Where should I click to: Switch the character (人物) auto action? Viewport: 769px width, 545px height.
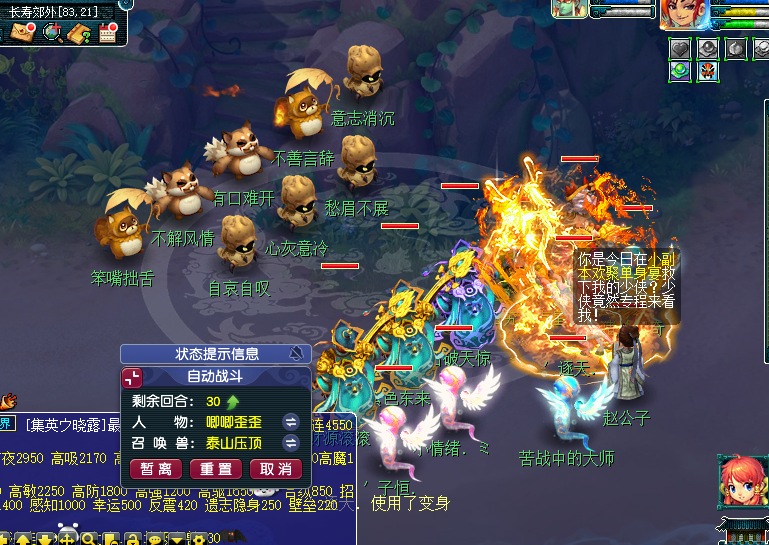pyautogui.click(x=291, y=421)
